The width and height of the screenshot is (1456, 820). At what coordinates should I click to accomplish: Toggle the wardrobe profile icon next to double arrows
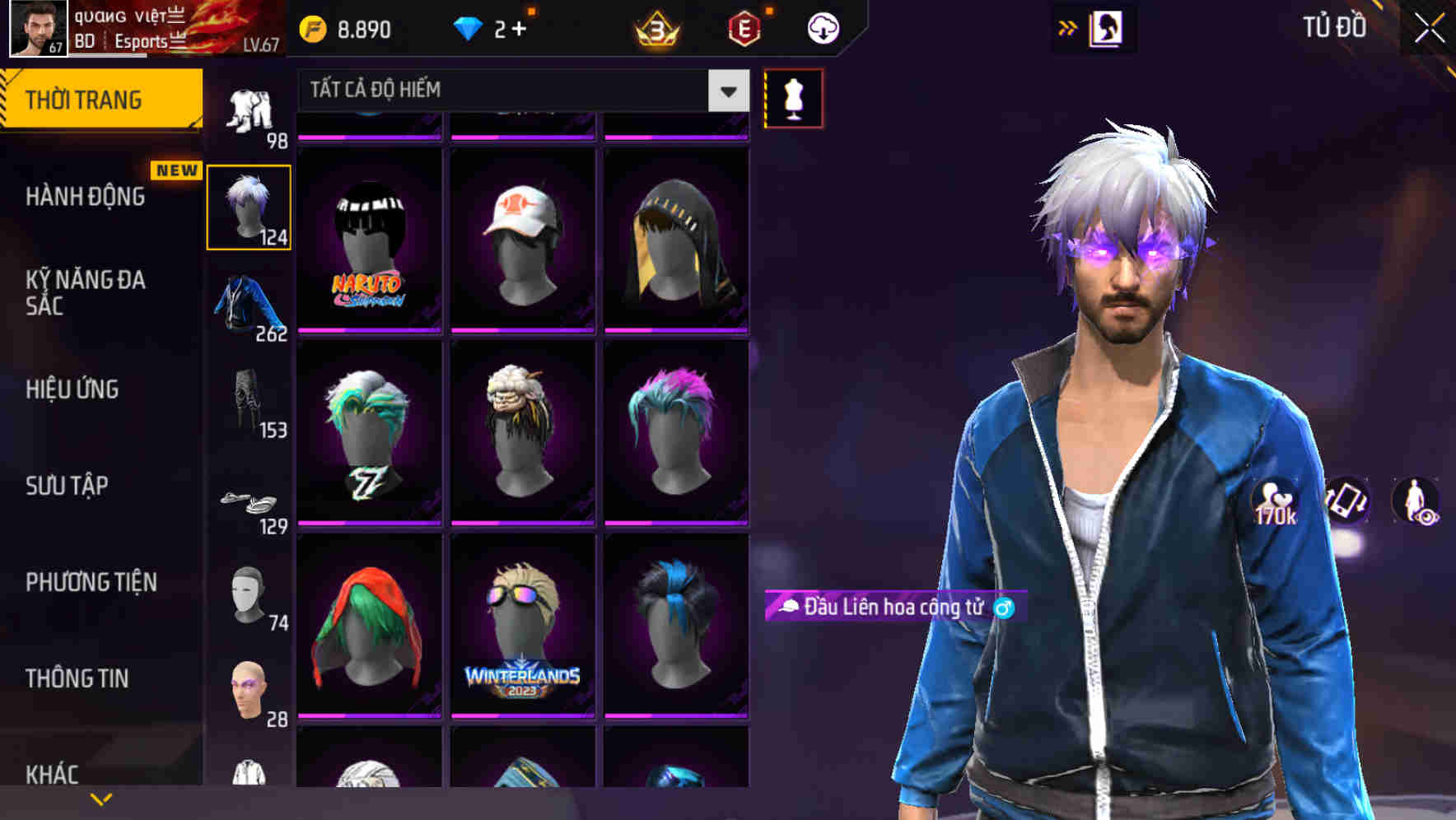click(1107, 26)
